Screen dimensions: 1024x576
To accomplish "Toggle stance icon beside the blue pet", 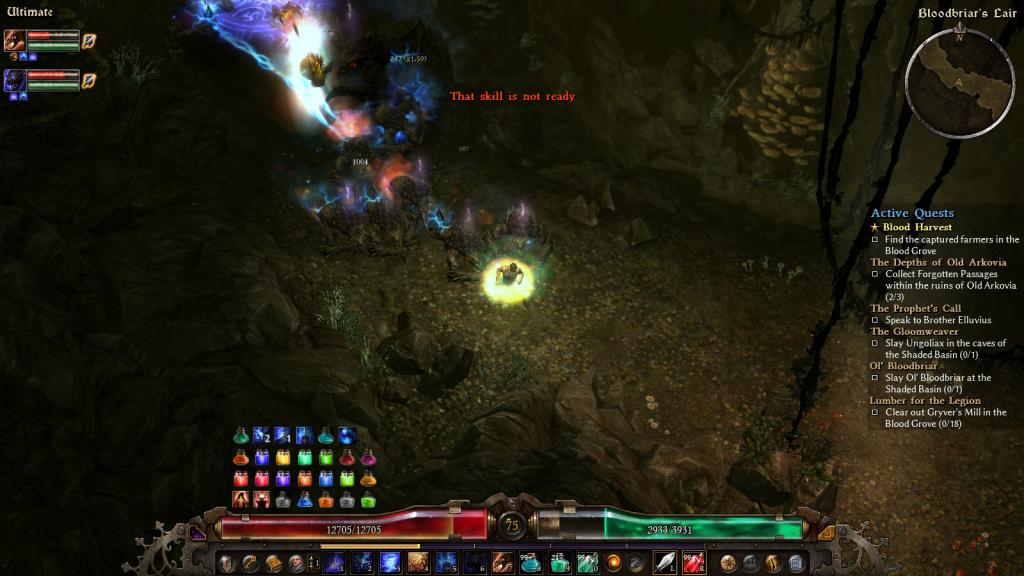I will tap(89, 80).
